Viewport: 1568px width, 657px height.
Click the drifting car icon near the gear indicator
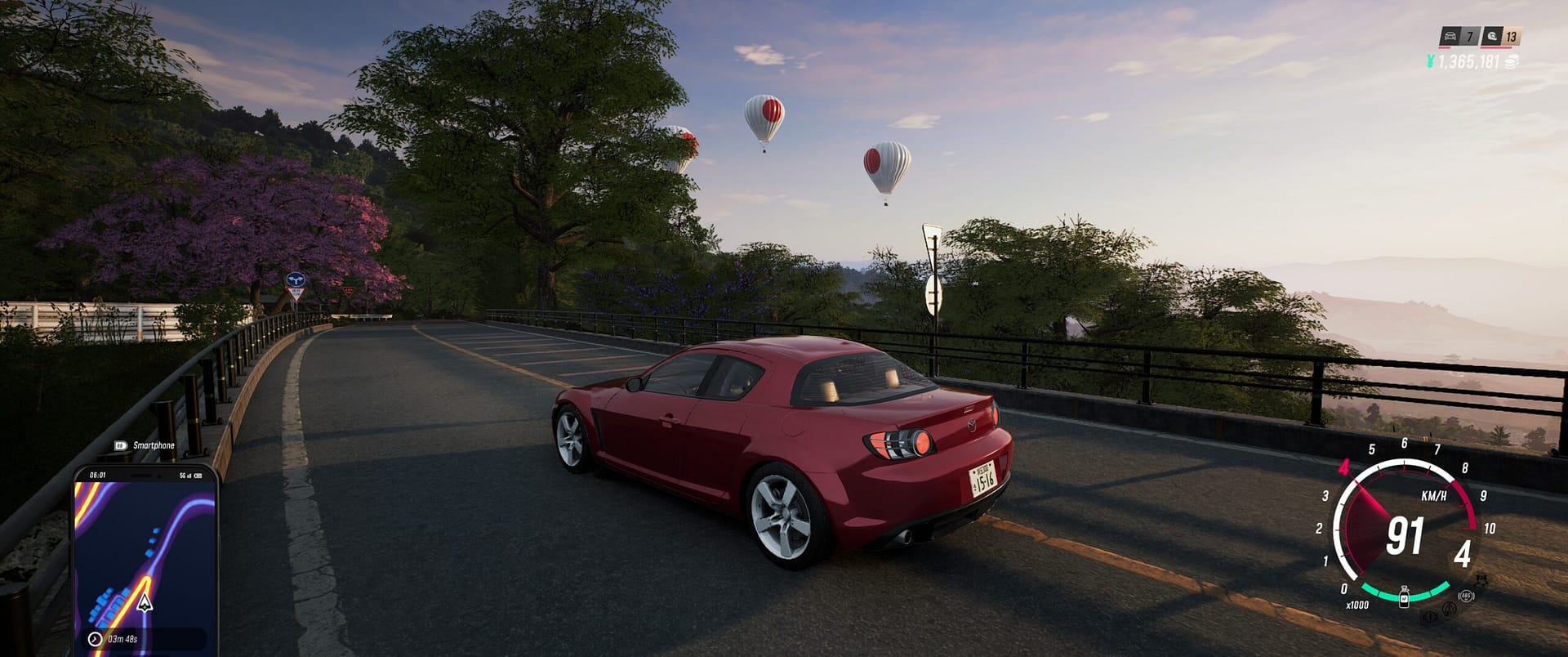1482,579
